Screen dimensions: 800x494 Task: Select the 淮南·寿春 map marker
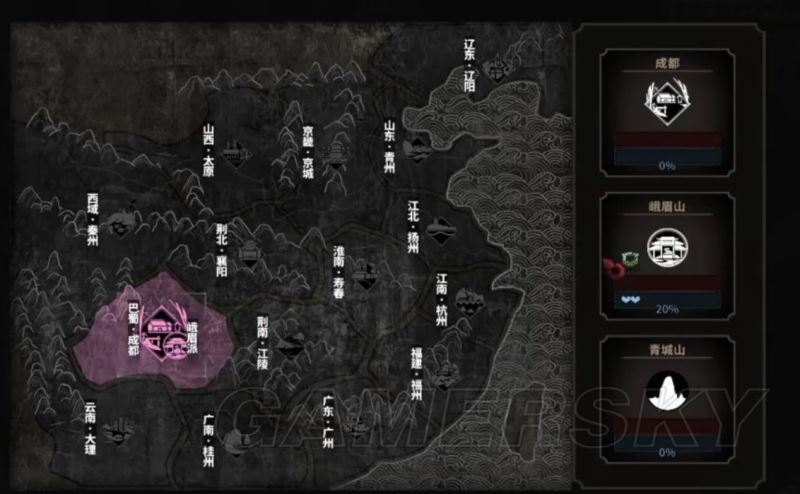[365, 273]
